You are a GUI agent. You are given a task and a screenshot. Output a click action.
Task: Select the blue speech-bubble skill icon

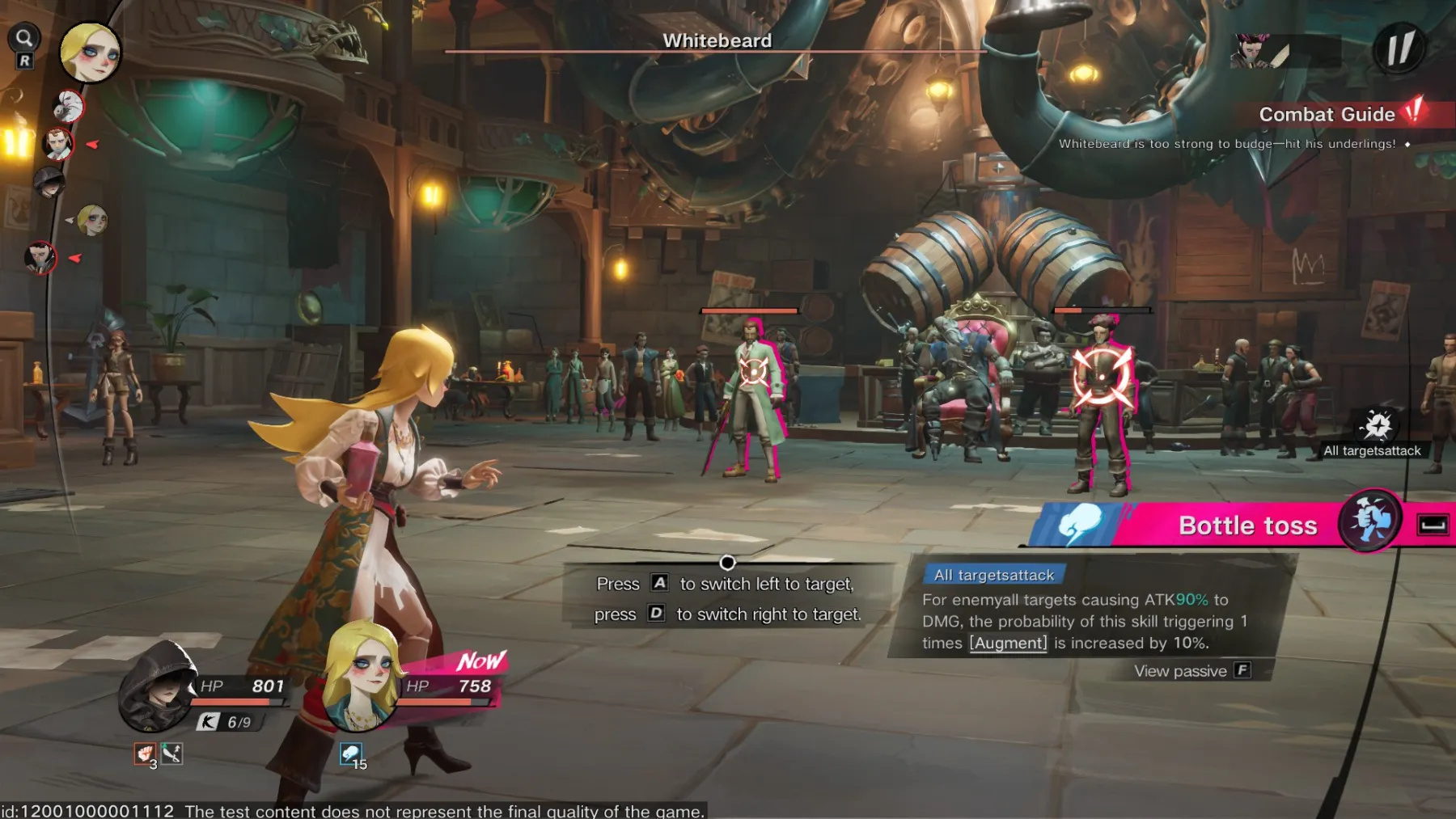point(1078,524)
